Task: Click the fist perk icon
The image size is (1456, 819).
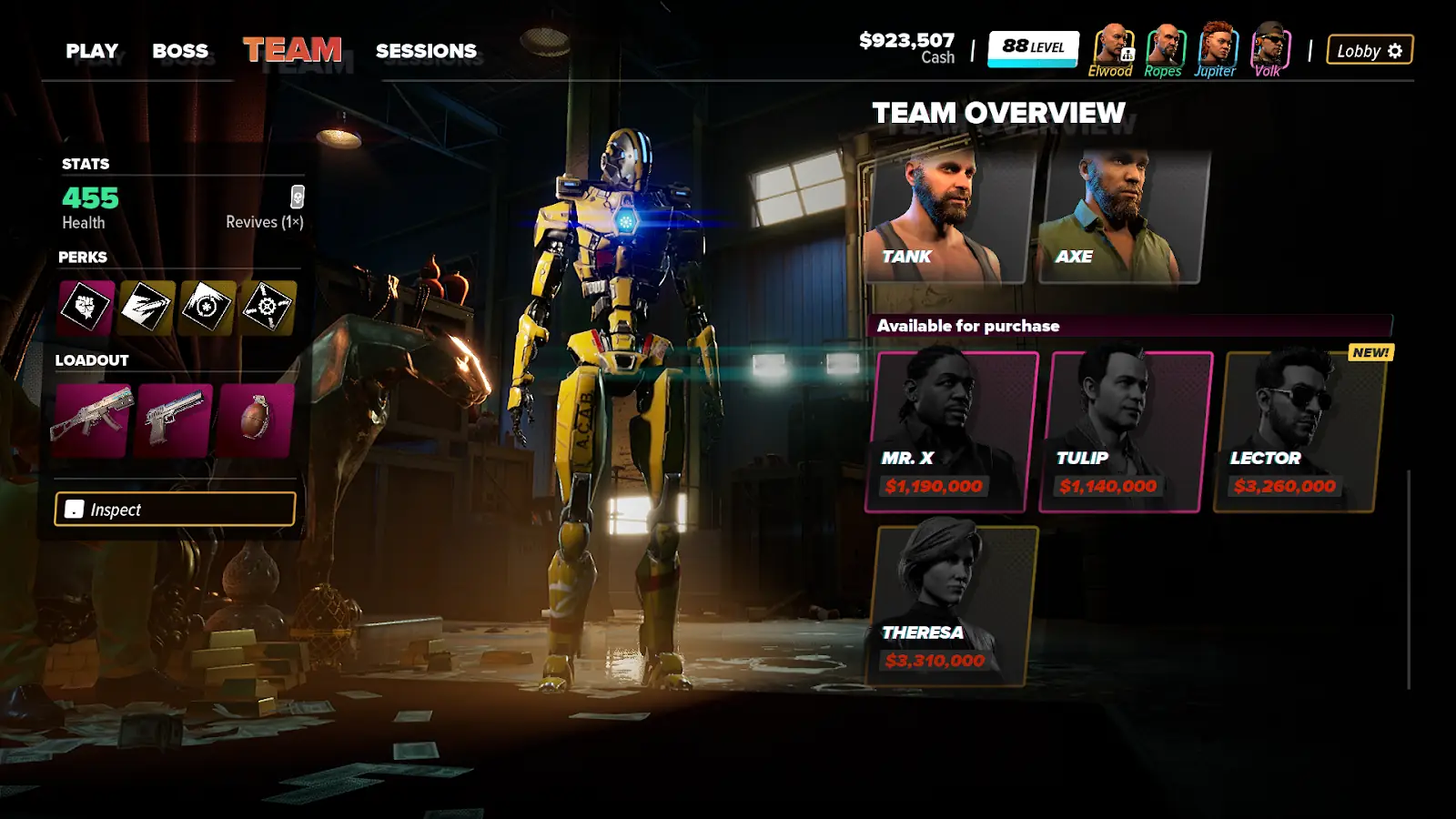Action: point(86,307)
